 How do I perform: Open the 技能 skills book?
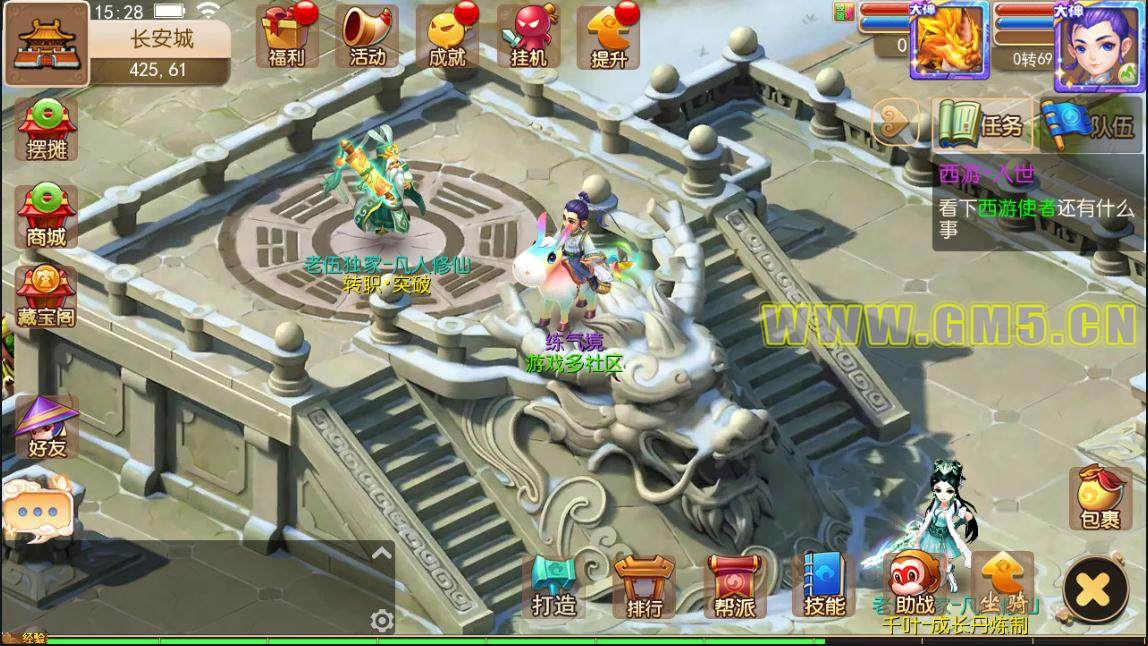pos(824,587)
